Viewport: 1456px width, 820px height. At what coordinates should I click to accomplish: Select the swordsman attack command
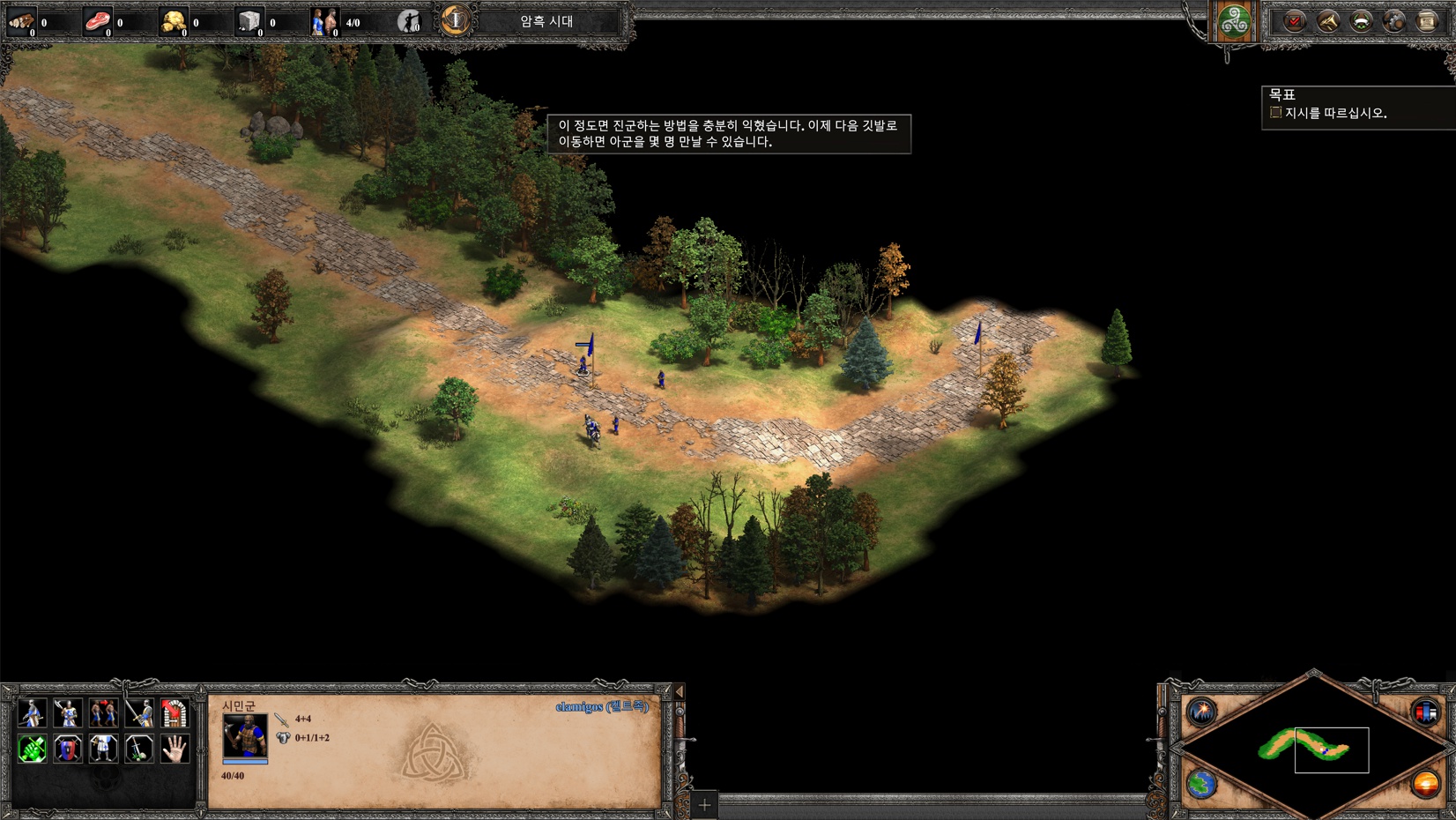click(x=138, y=712)
